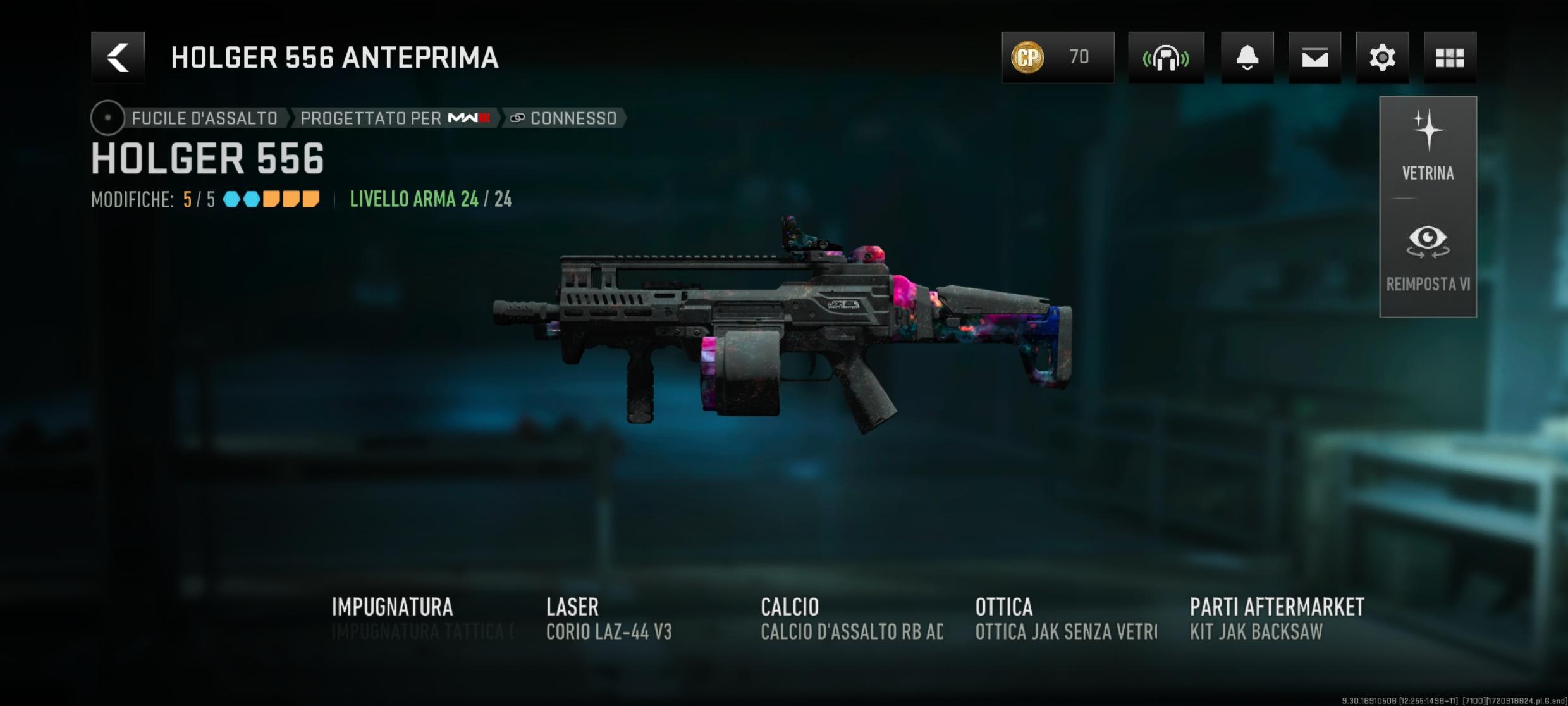Screen dimensions: 1568x706
Task: Open the gear settings menu
Action: (1382, 58)
